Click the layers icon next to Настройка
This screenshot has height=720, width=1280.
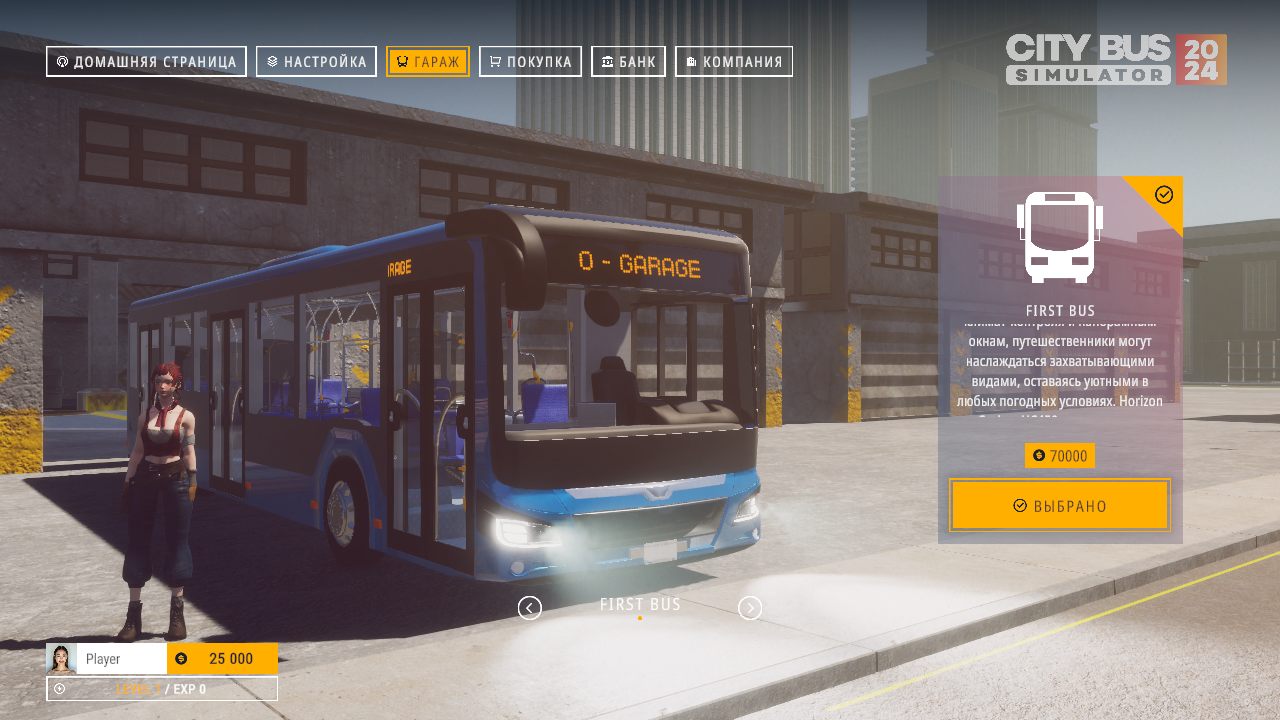272,61
